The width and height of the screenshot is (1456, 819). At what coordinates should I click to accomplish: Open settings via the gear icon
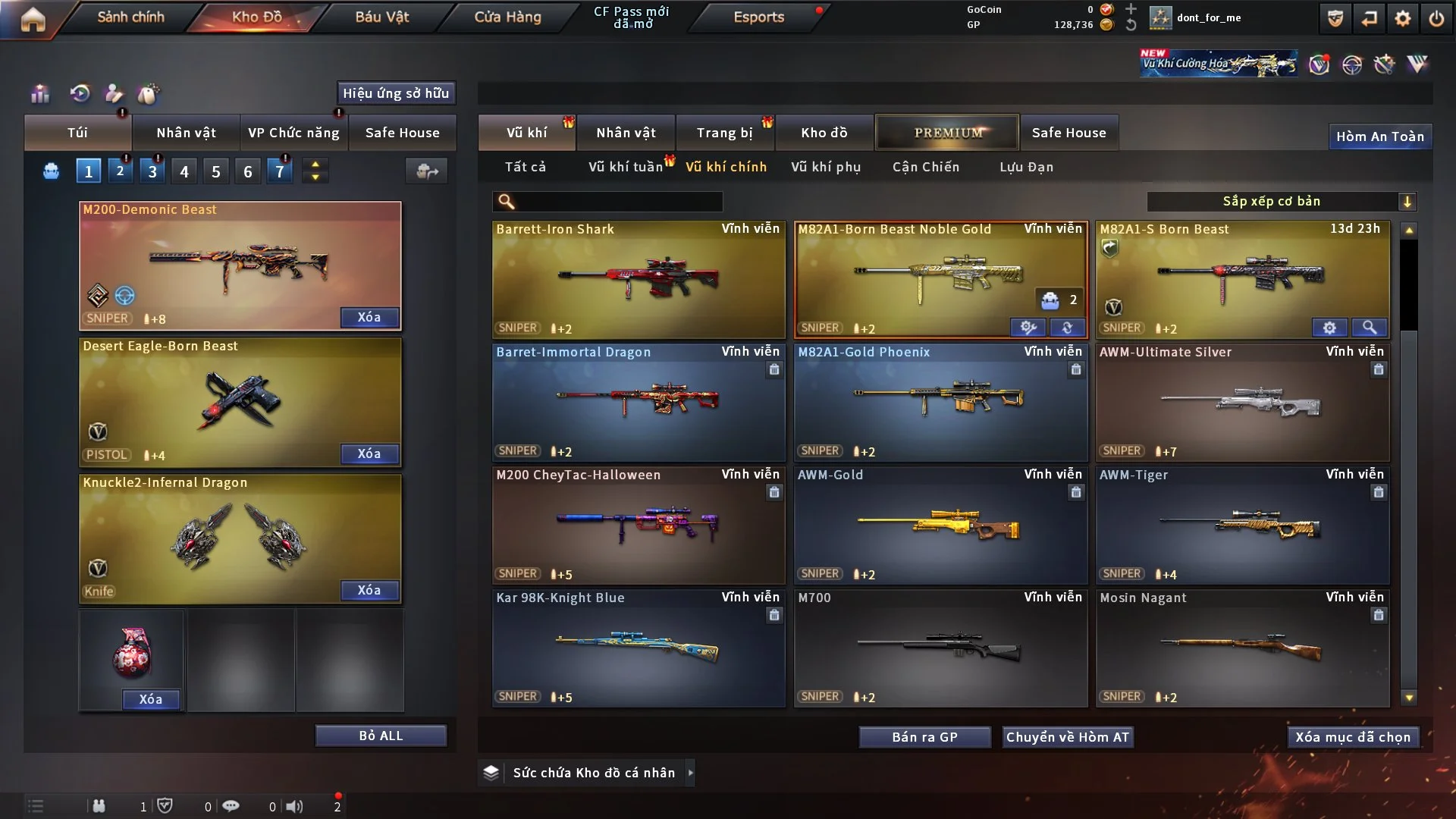pyautogui.click(x=1402, y=18)
